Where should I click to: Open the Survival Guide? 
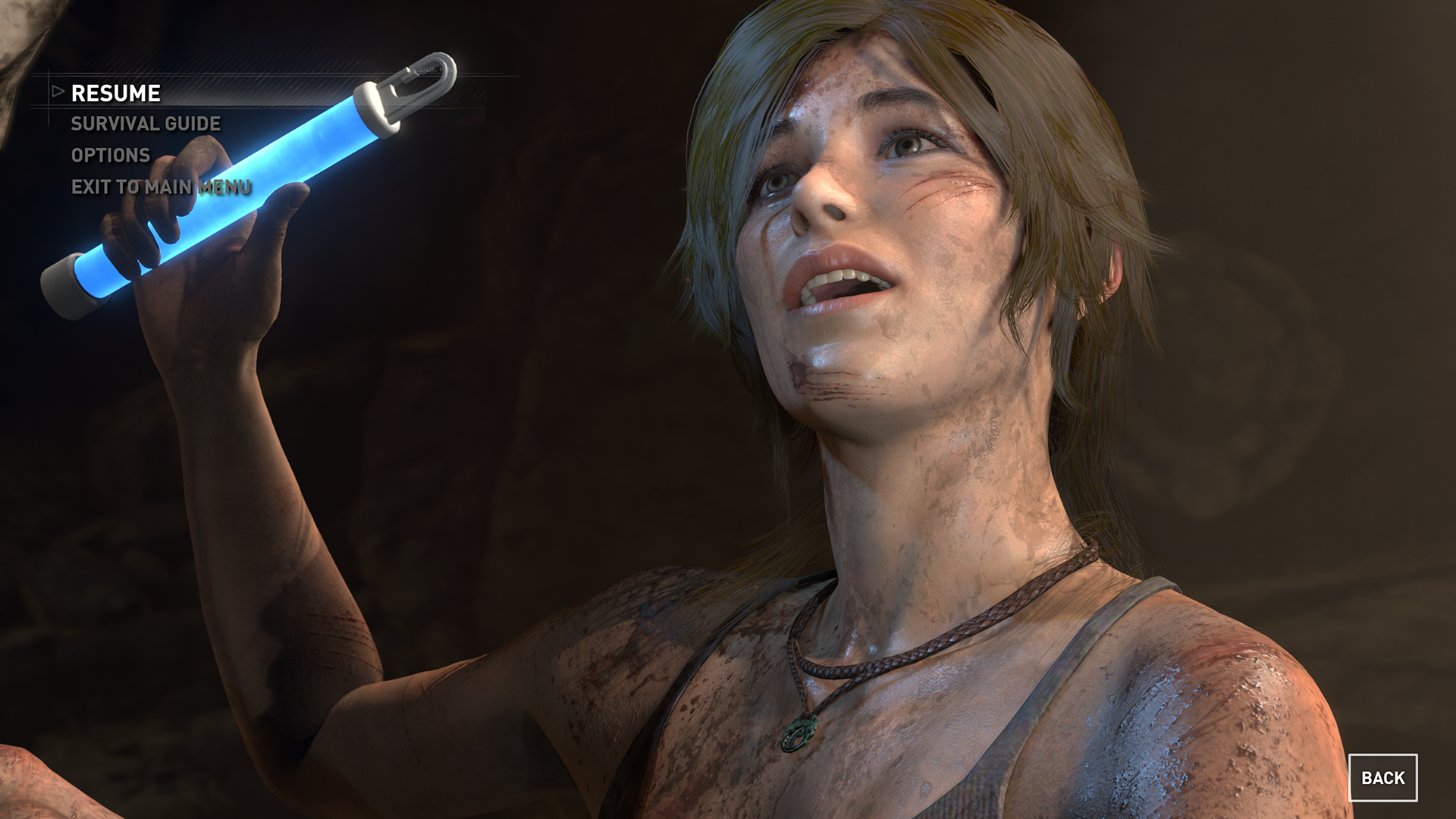click(x=146, y=124)
